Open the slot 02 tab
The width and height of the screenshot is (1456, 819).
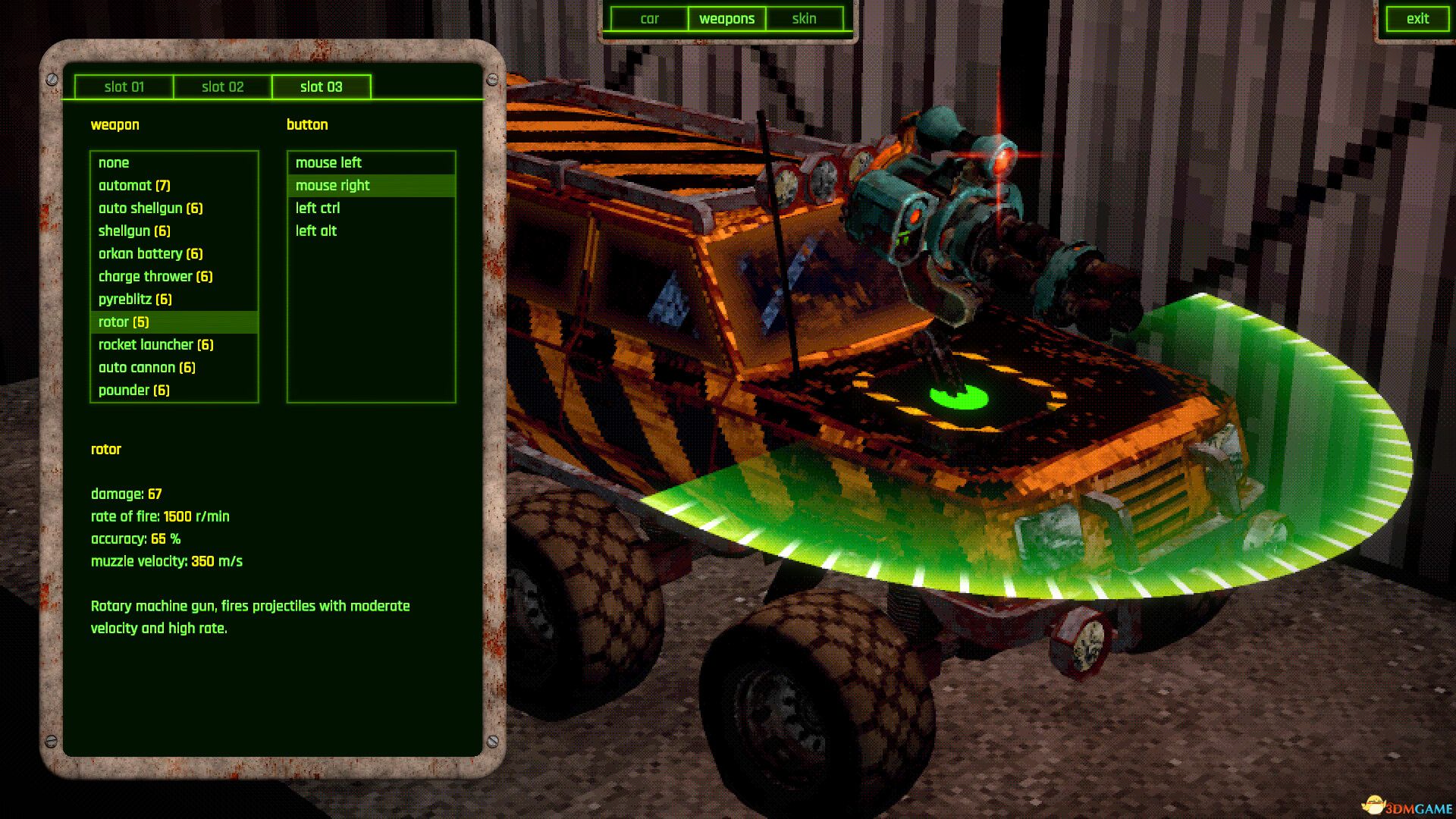click(x=222, y=86)
